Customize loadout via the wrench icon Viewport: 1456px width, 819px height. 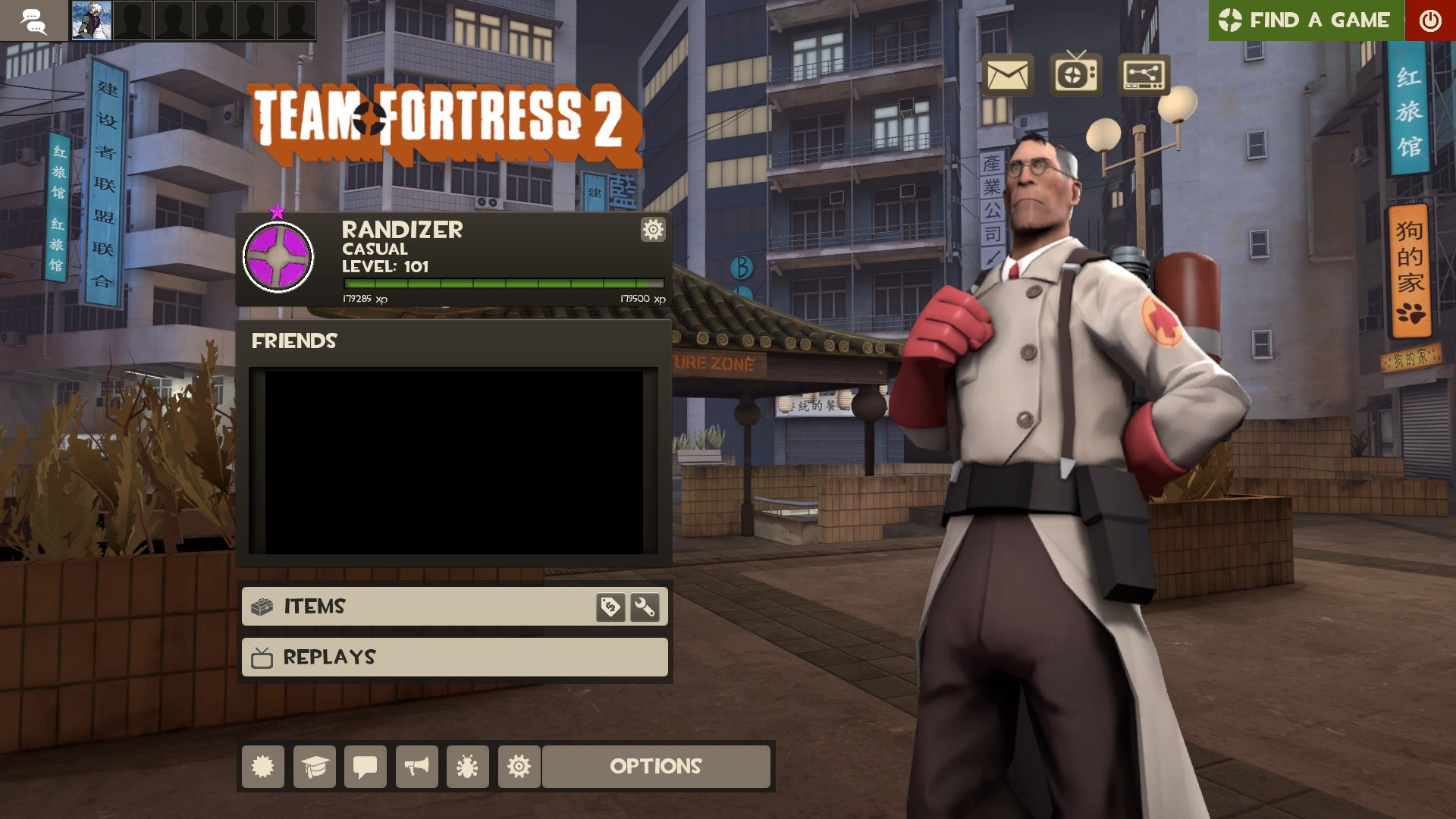(645, 607)
